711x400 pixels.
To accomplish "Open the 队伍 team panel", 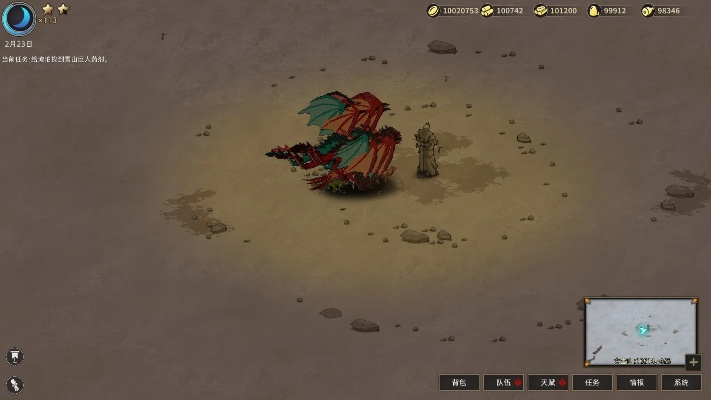I will [503, 383].
